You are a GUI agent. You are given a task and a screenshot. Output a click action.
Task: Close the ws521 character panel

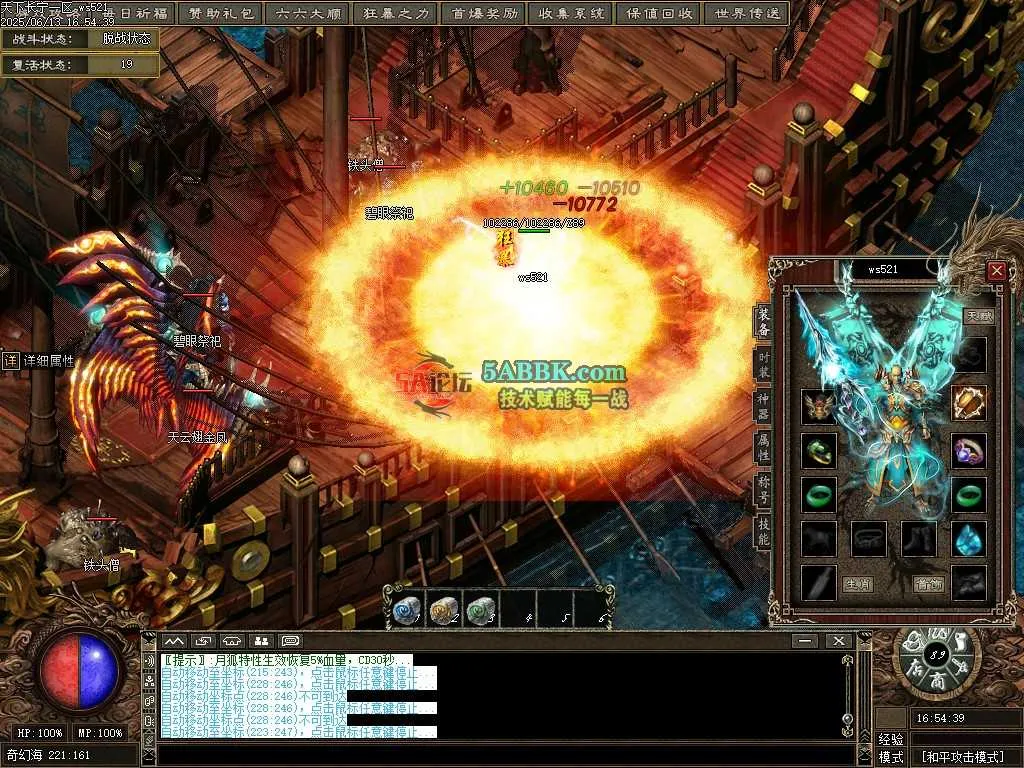(x=996, y=271)
